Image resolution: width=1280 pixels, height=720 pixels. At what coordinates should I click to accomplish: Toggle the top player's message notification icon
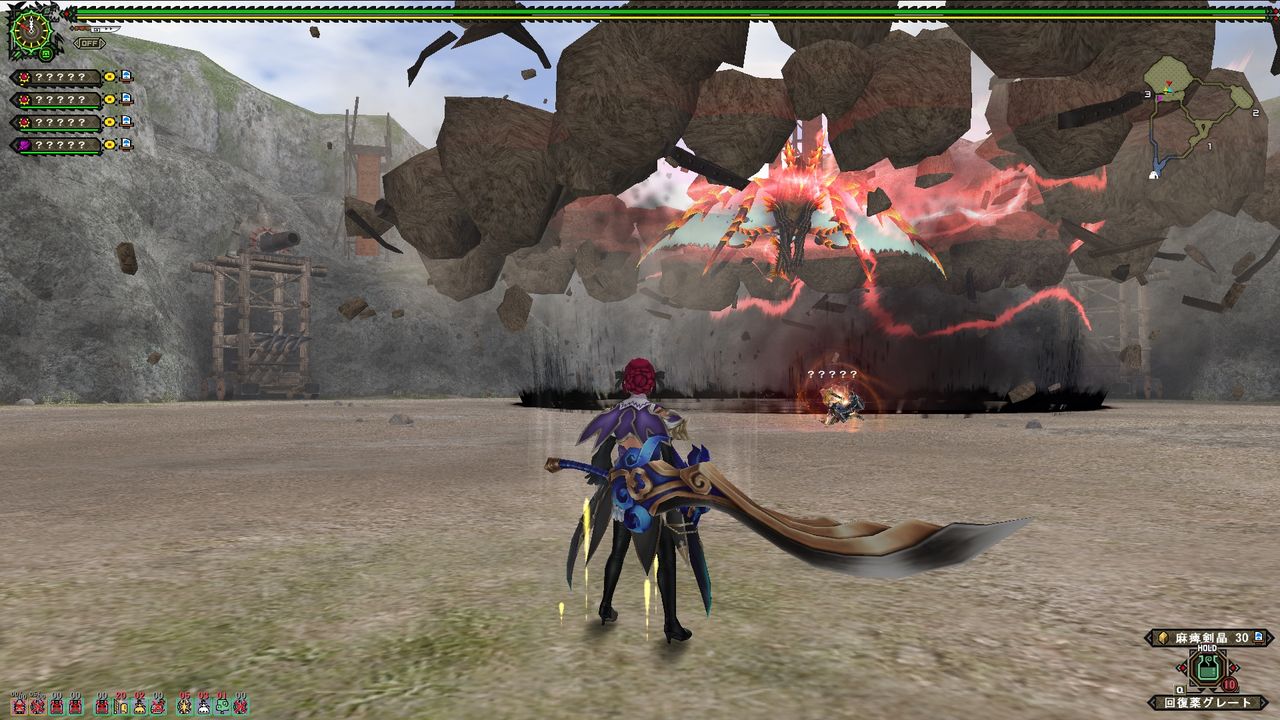point(124,76)
